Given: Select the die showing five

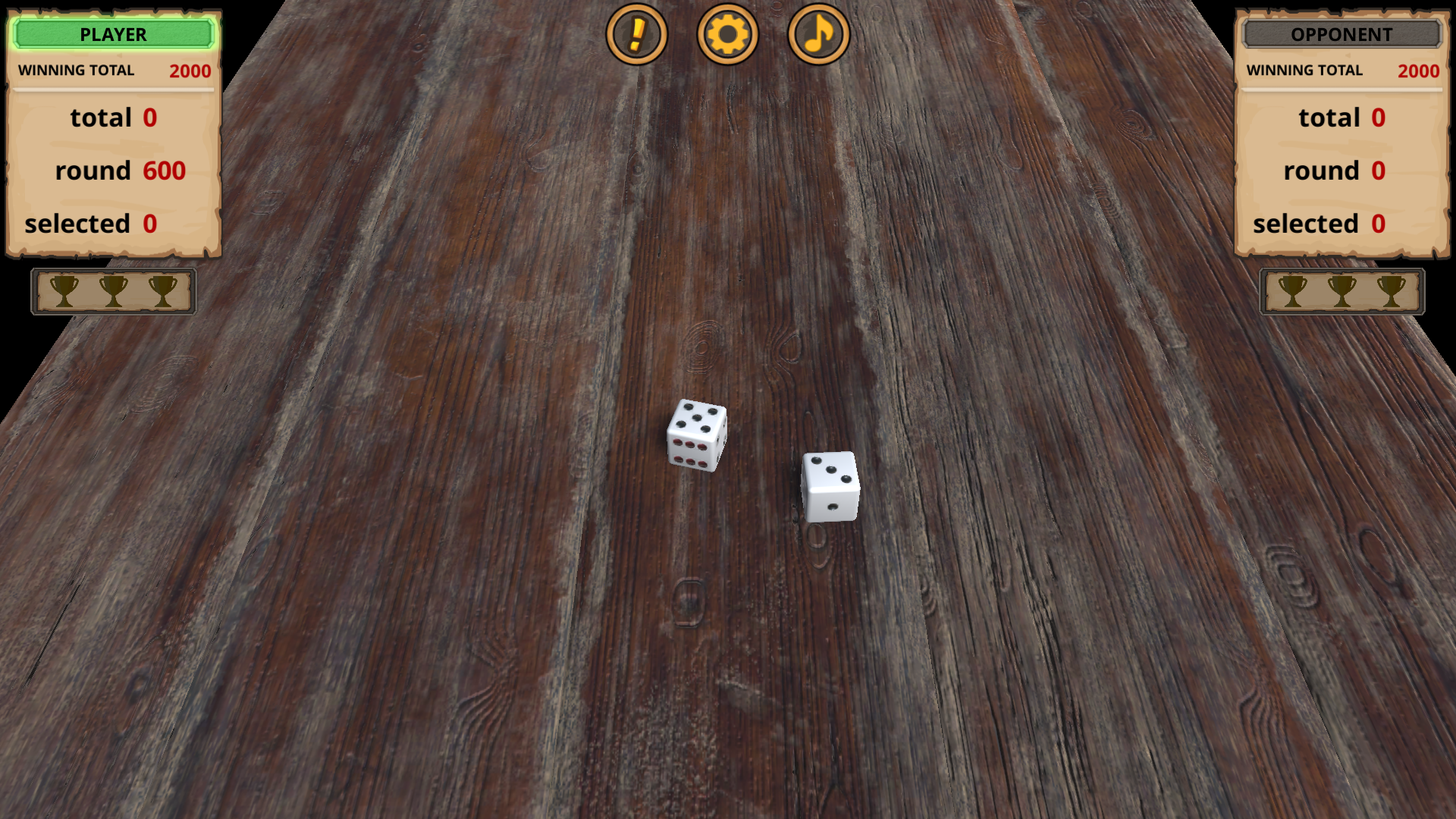Looking at the screenshot, I should tap(696, 436).
